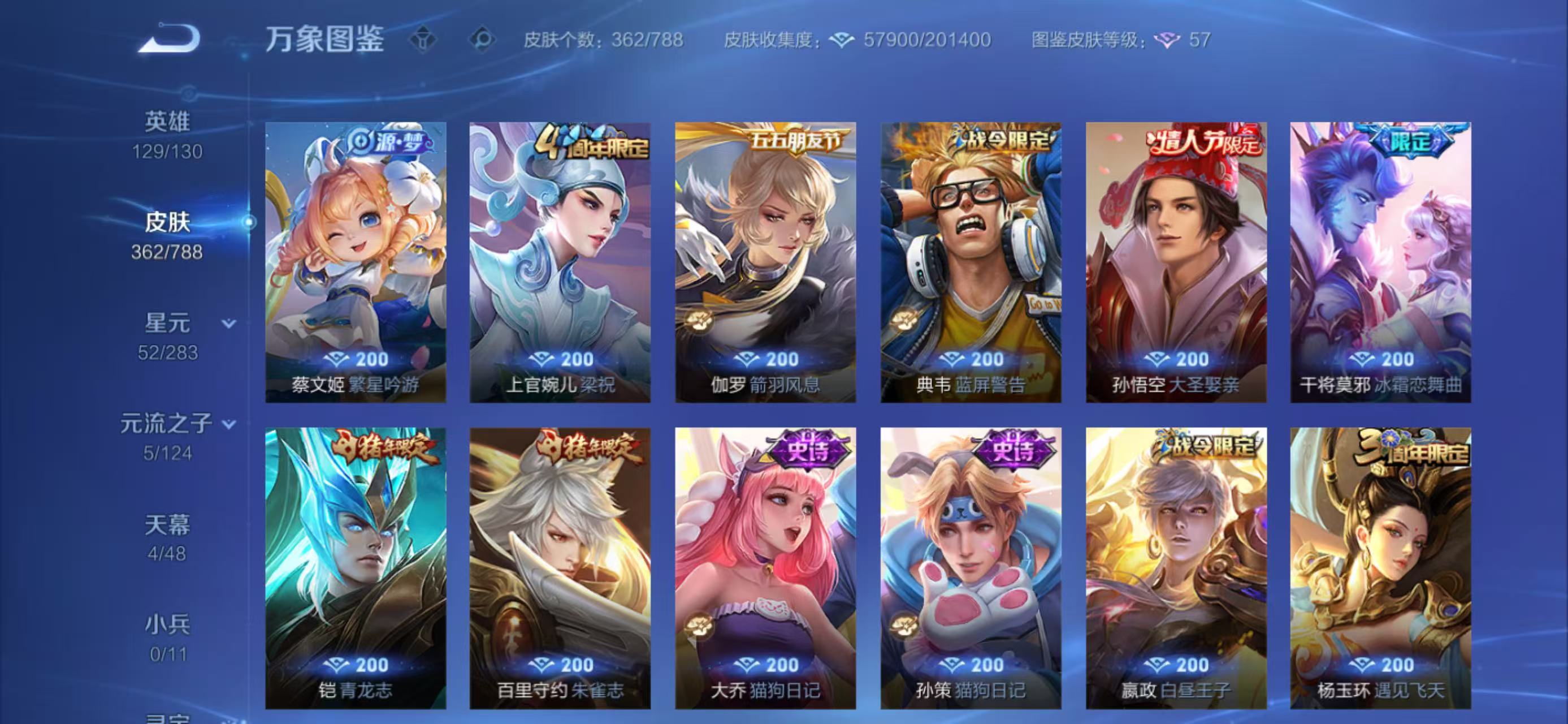Select the 皮肤 sidebar tab
Screen dimensions: 1568x724
coord(168,223)
